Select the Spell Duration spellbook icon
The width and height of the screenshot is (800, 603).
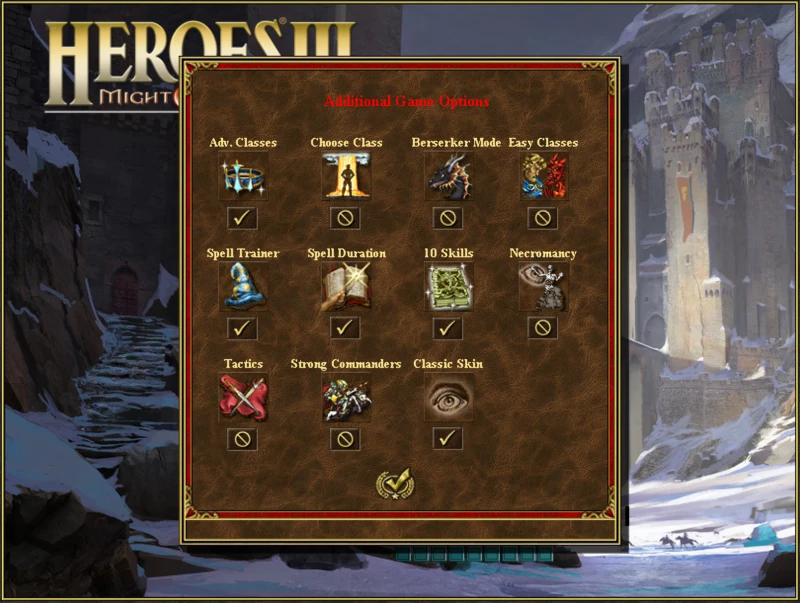[x=345, y=288]
